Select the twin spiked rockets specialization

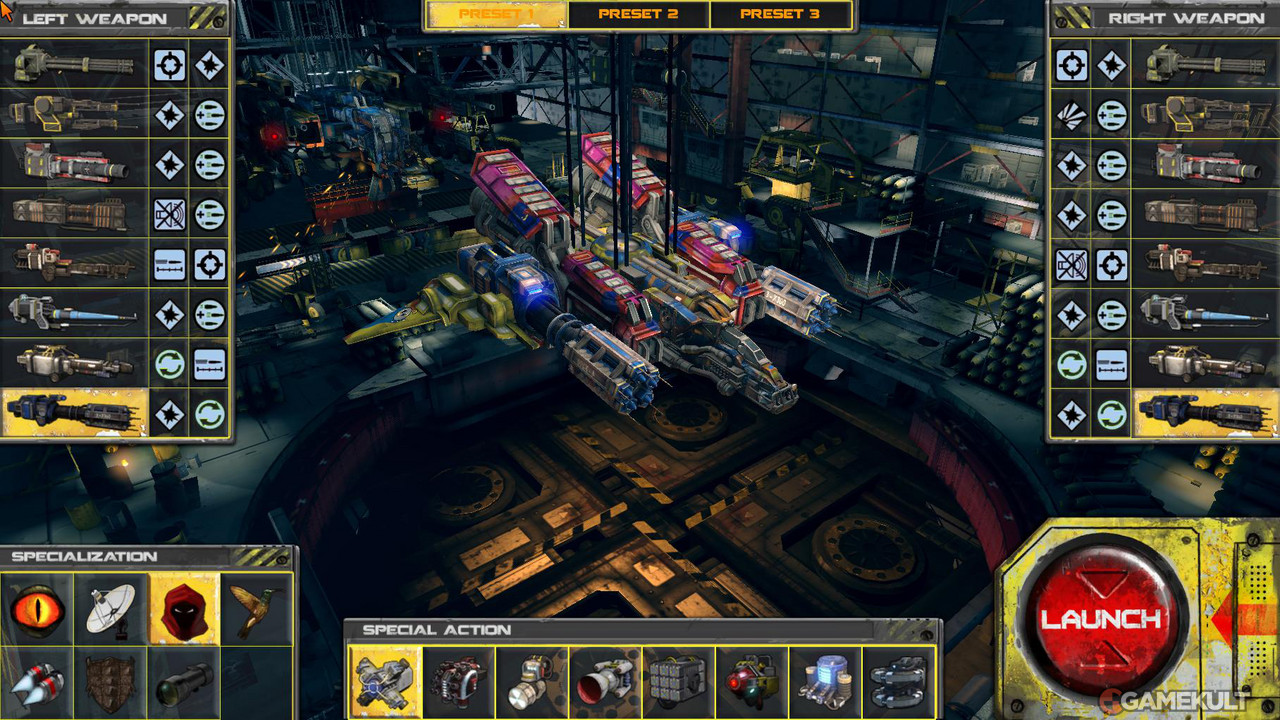point(37,683)
